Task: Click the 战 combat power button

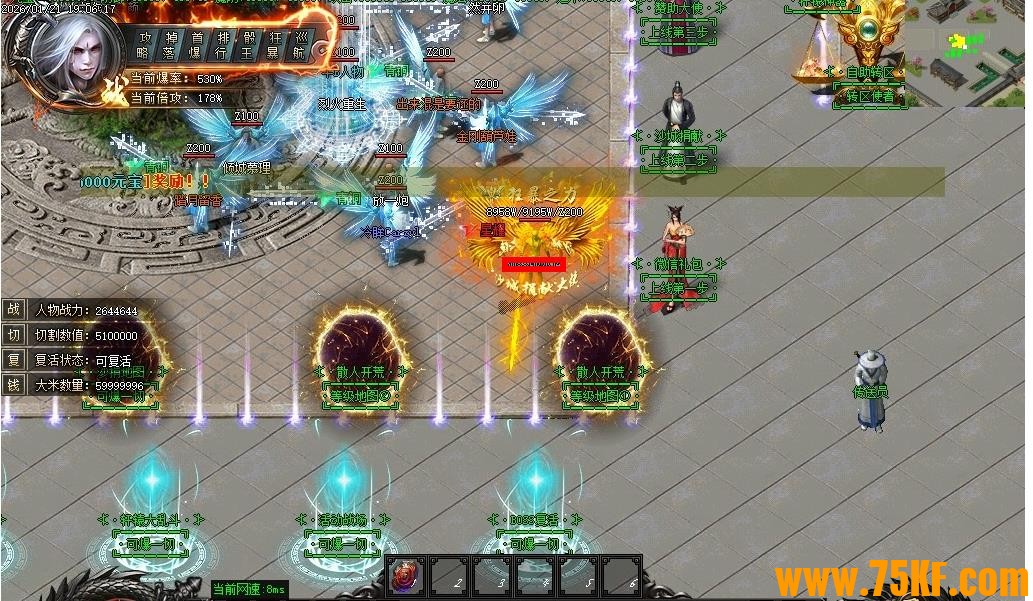Action: pyautogui.click(x=14, y=311)
